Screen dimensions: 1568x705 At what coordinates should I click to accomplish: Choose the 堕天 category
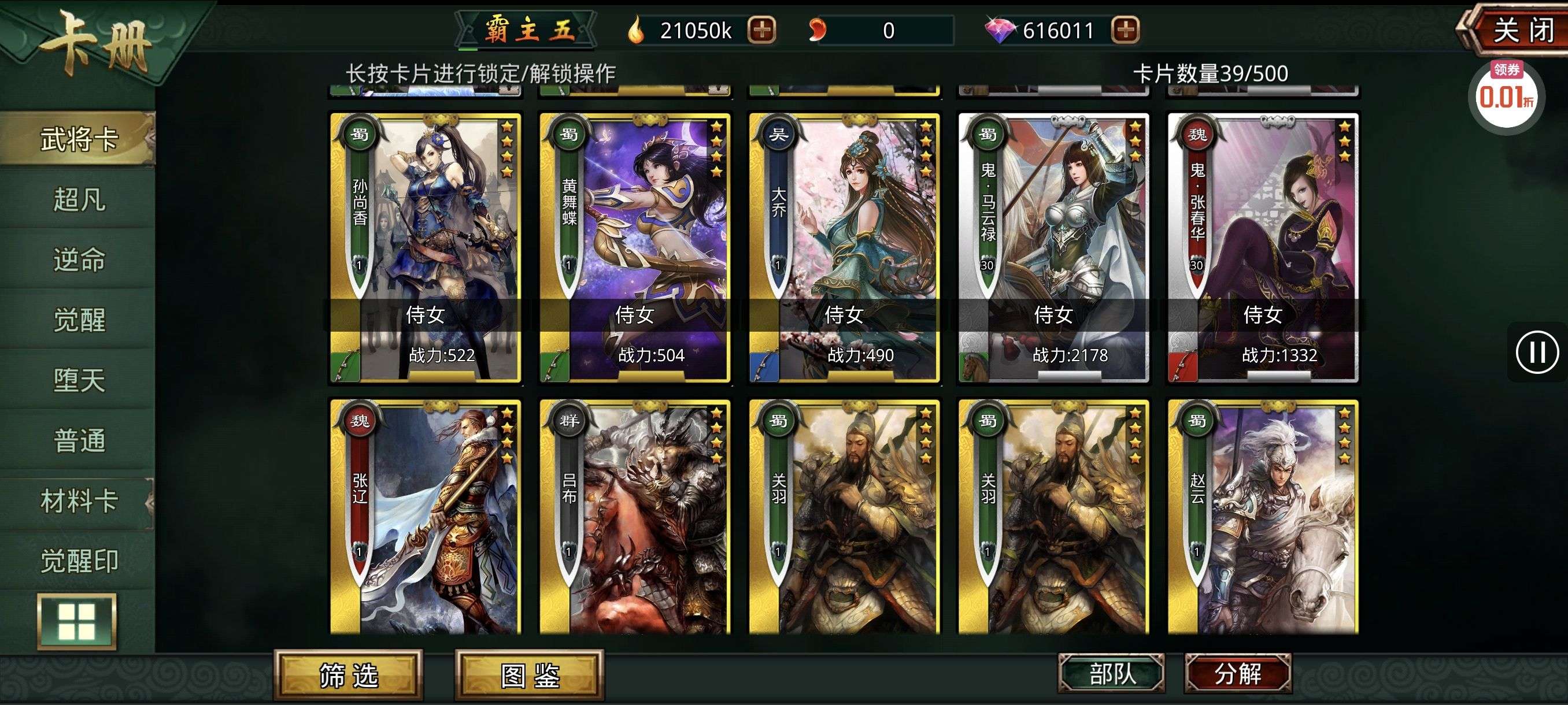[79, 380]
